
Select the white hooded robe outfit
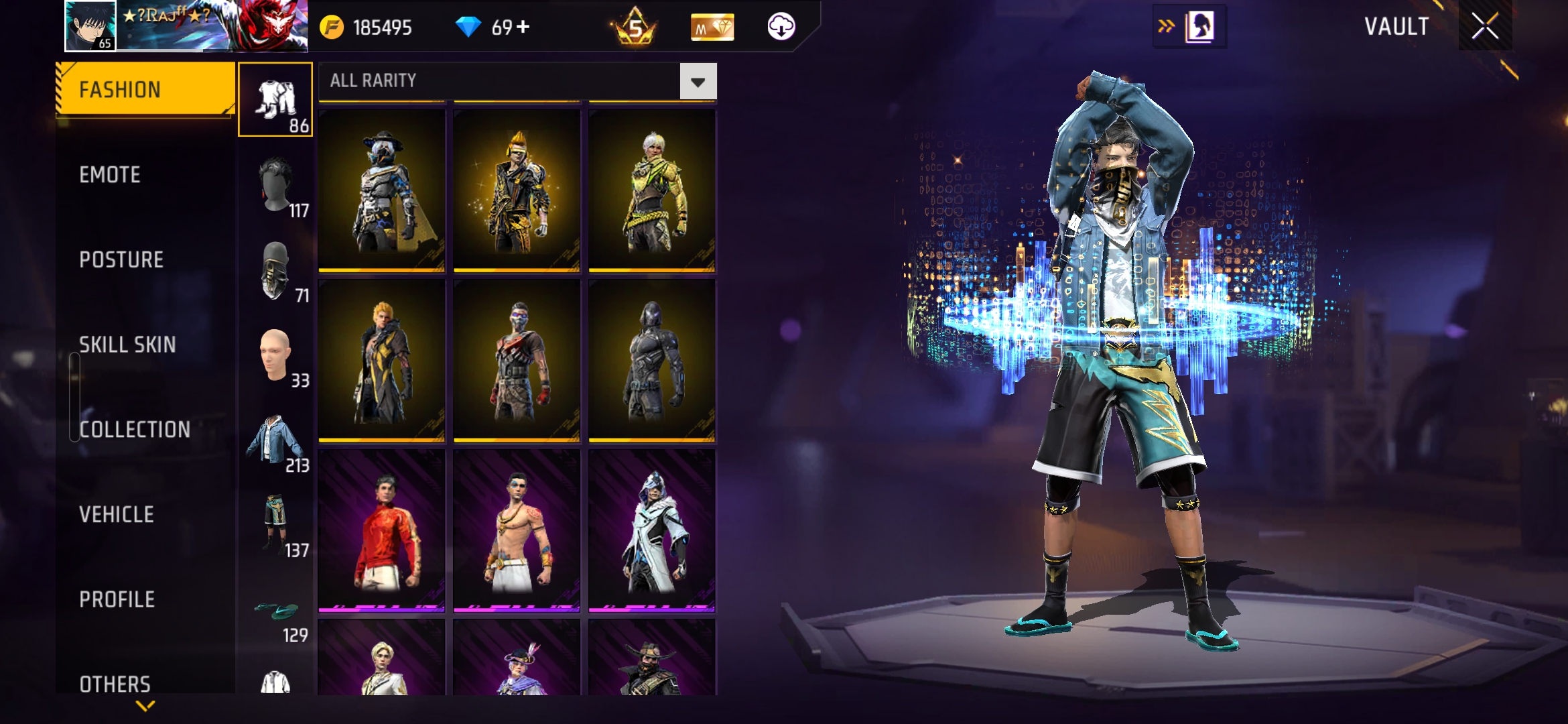click(652, 530)
